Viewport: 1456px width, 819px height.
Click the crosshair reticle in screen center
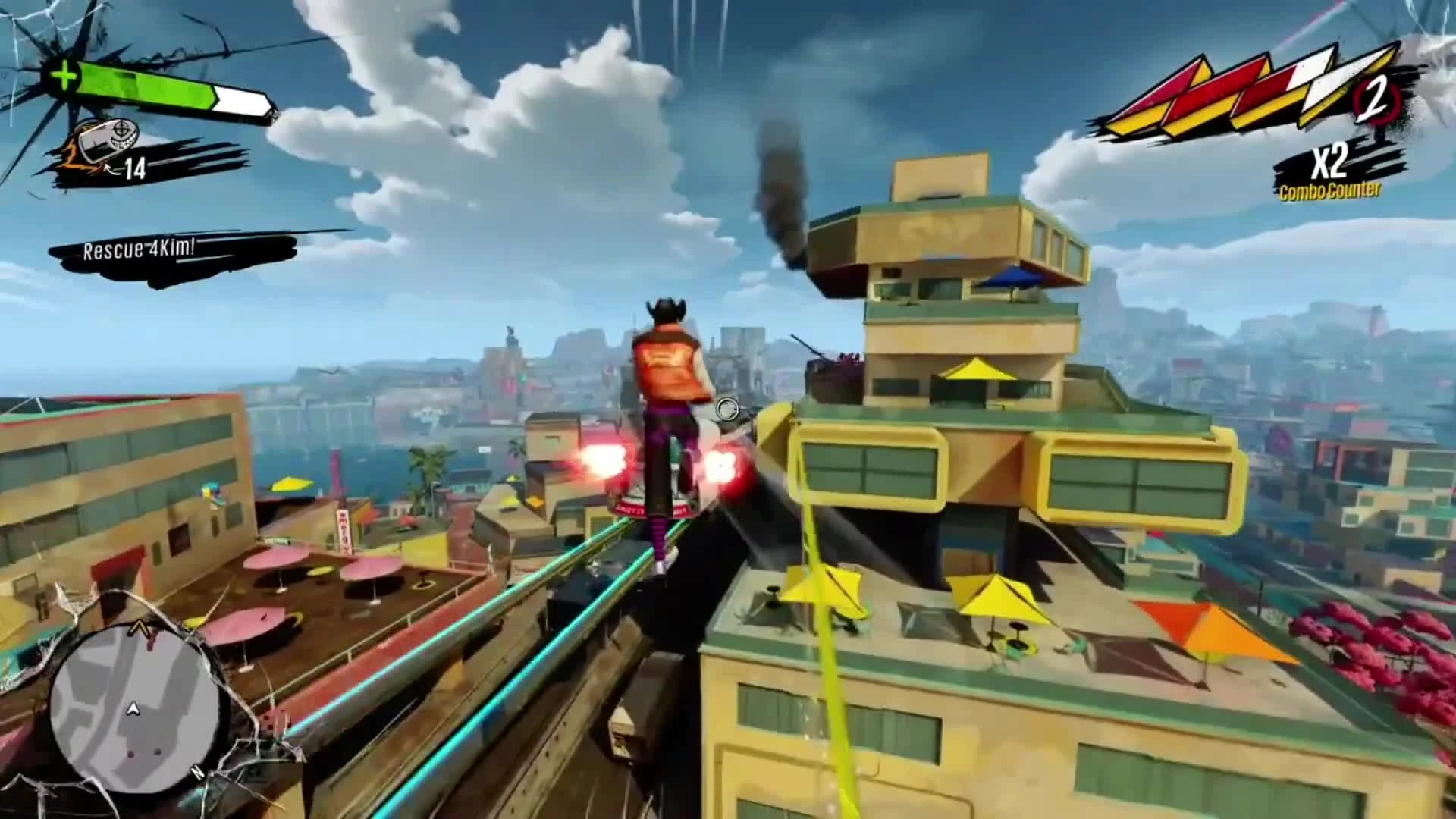click(726, 409)
